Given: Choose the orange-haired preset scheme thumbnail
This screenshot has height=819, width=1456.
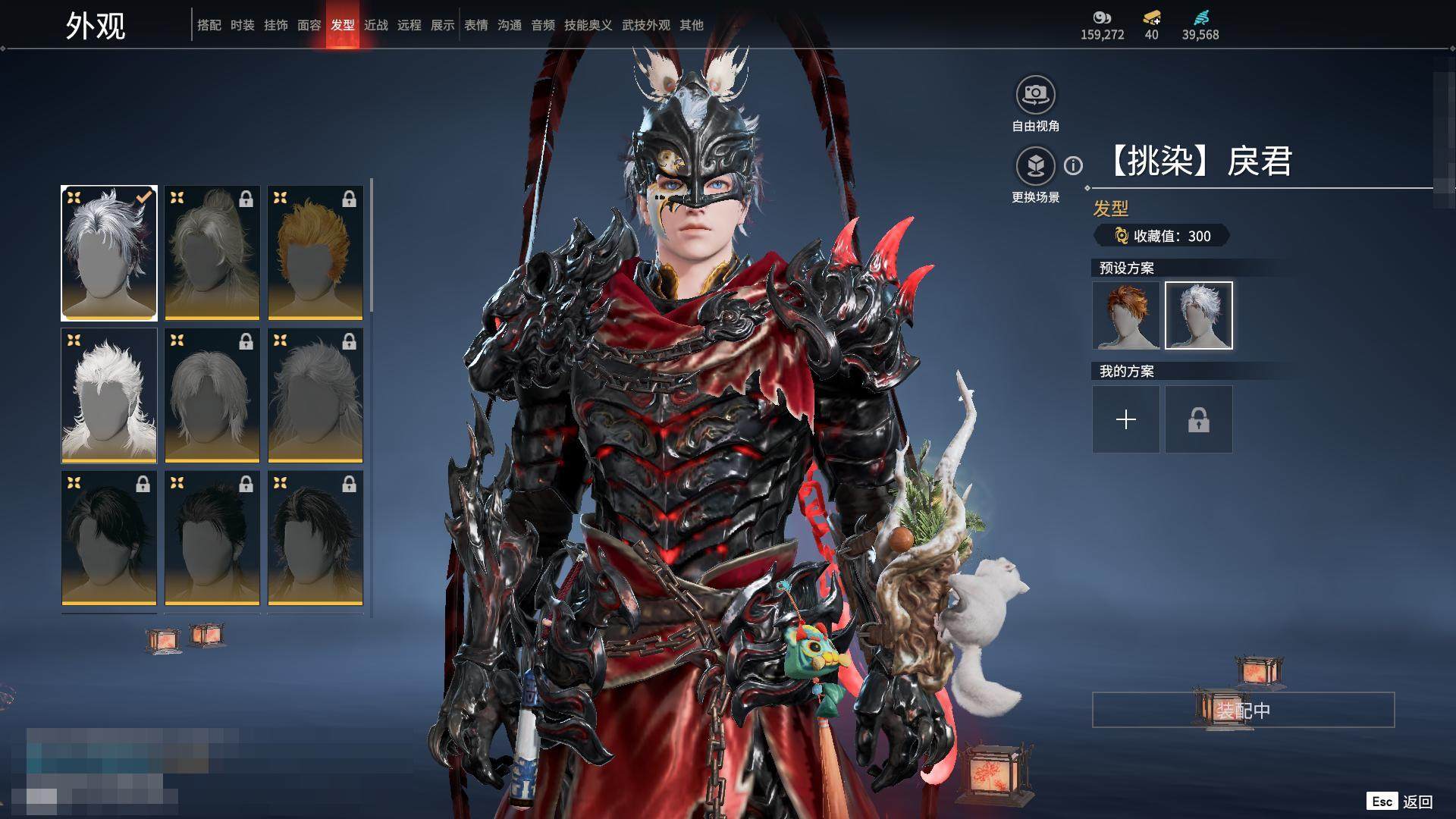Looking at the screenshot, I should (x=1126, y=315).
